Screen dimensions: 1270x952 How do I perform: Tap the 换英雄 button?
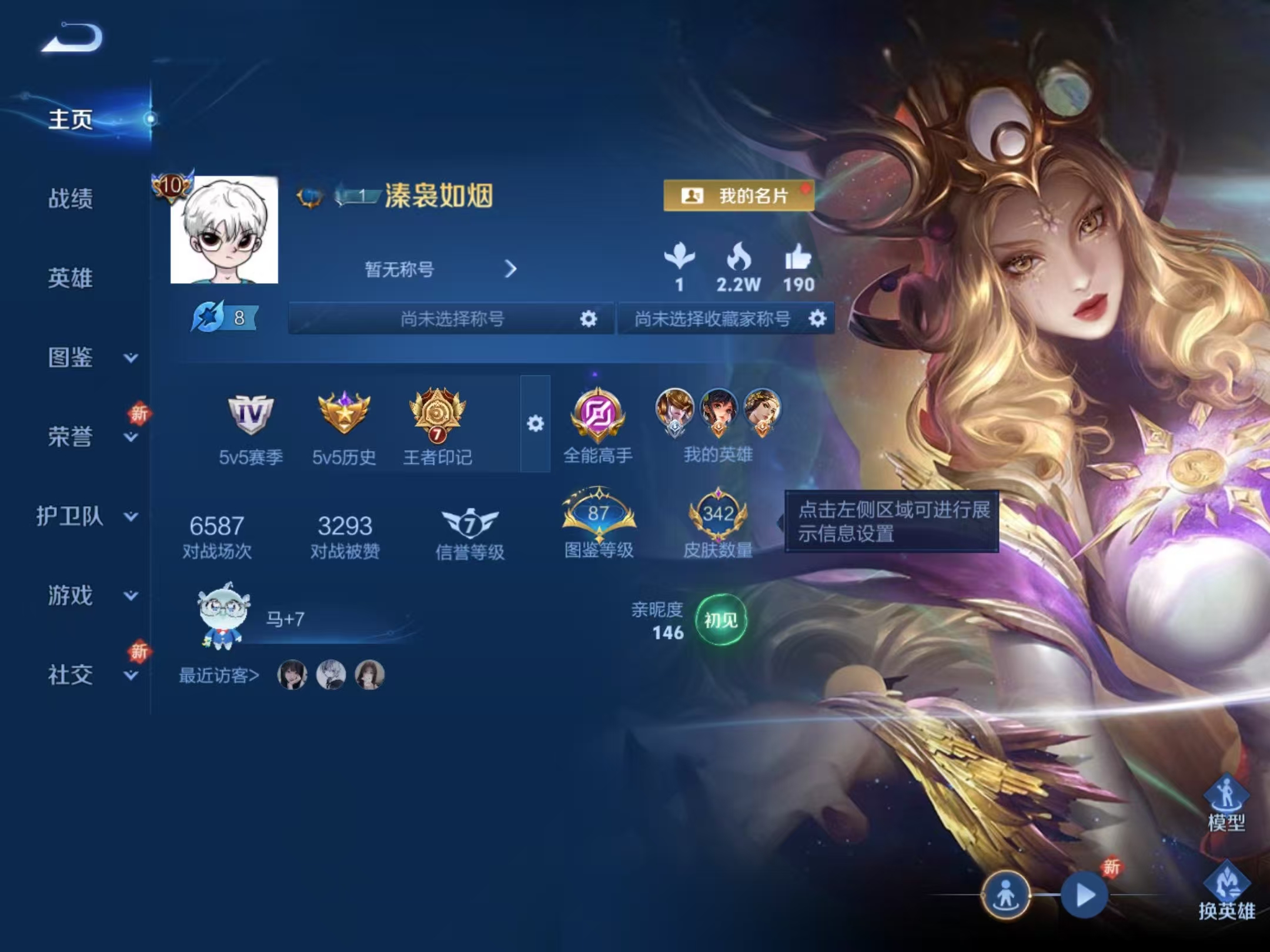click(x=1226, y=891)
